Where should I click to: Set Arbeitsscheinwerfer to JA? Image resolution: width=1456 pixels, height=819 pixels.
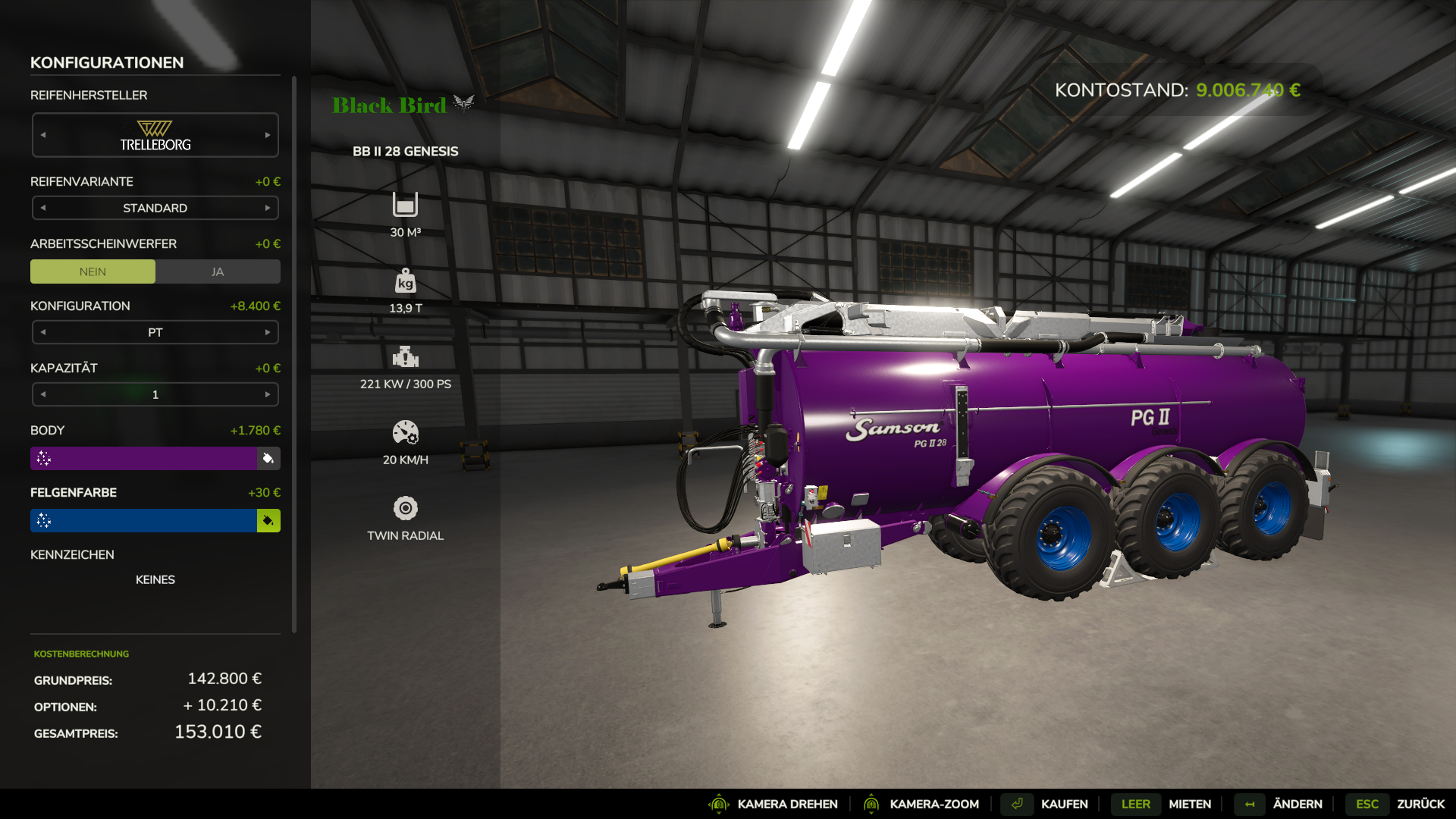pyautogui.click(x=218, y=271)
